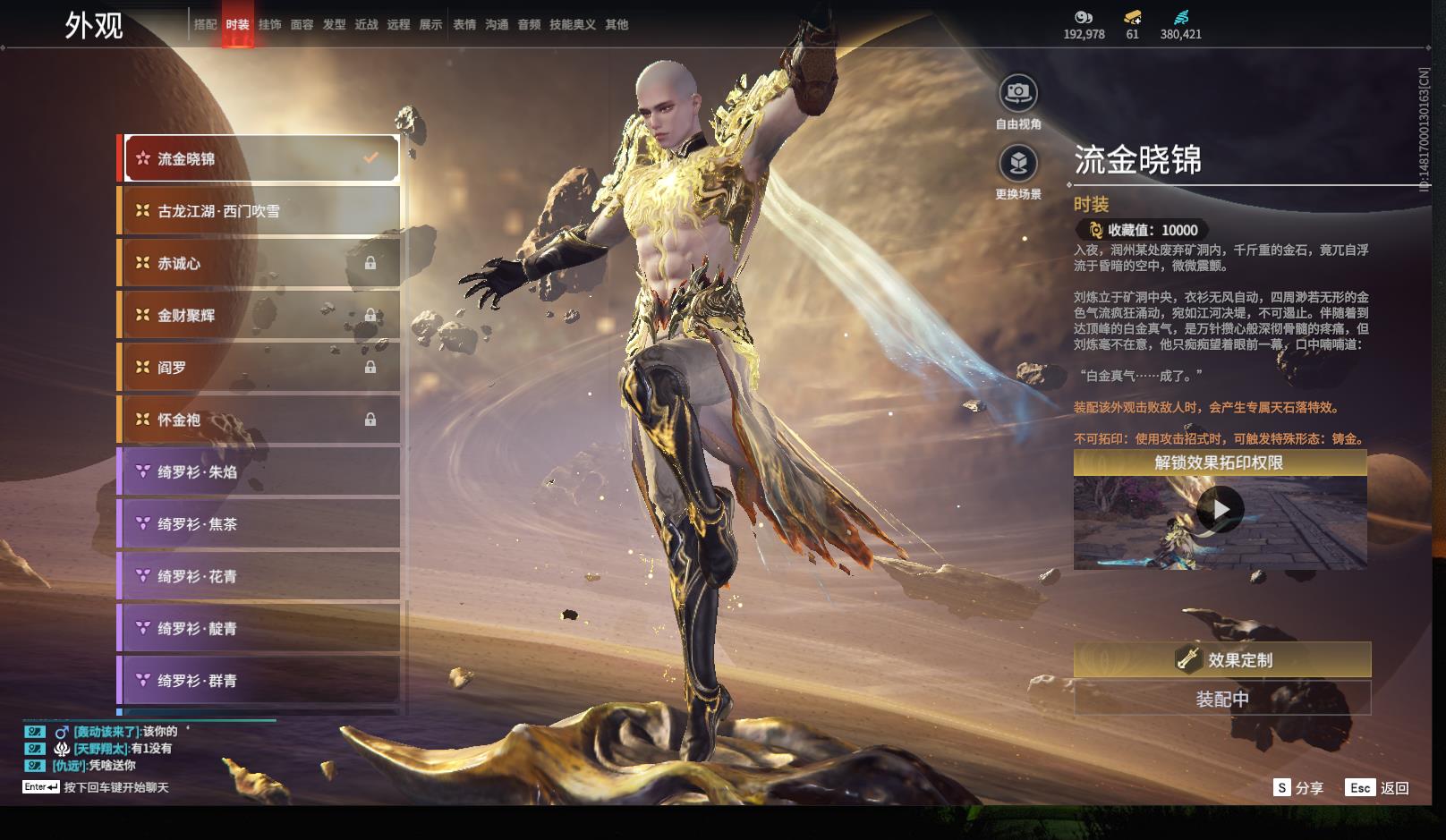Switch to the 发型 tab

[334, 25]
